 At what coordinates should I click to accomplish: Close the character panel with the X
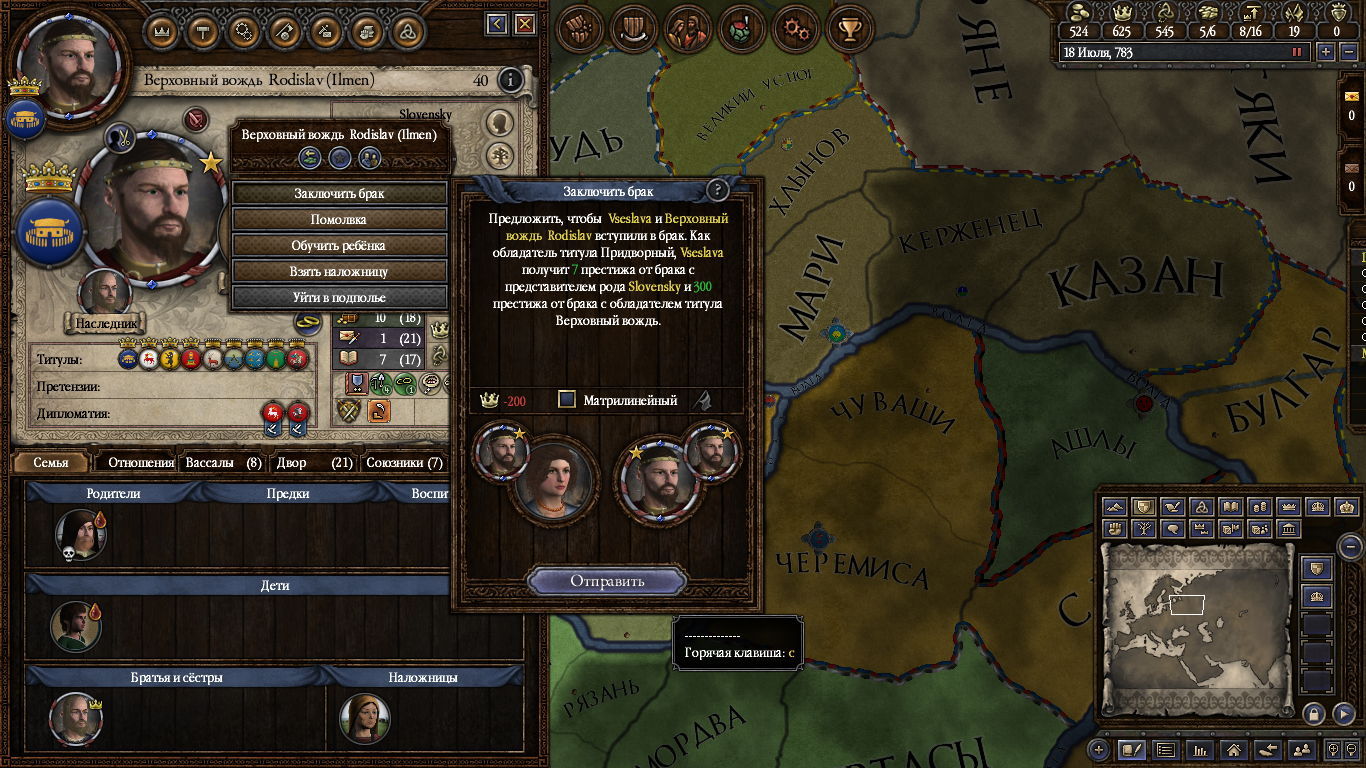pyautogui.click(x=525, y=24)
